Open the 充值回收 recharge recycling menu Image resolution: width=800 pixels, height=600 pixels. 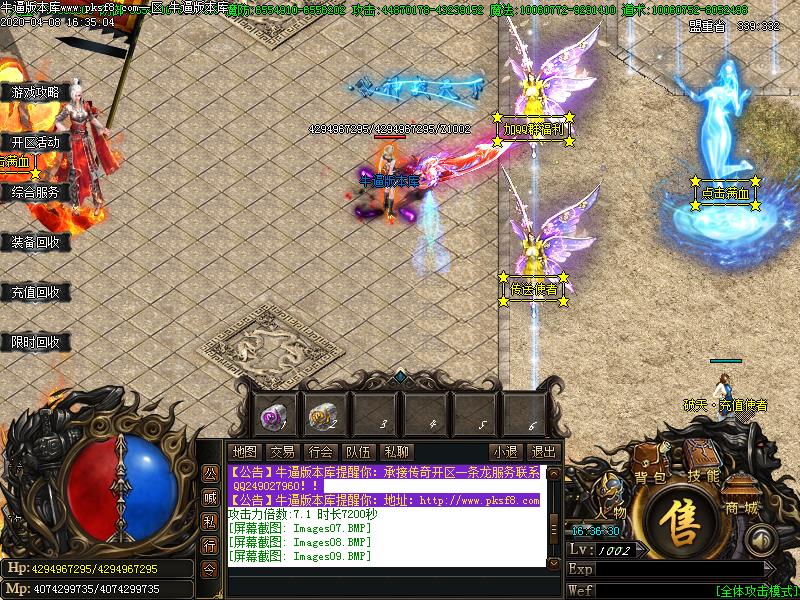pyautogui.click(x=36, y=293)
